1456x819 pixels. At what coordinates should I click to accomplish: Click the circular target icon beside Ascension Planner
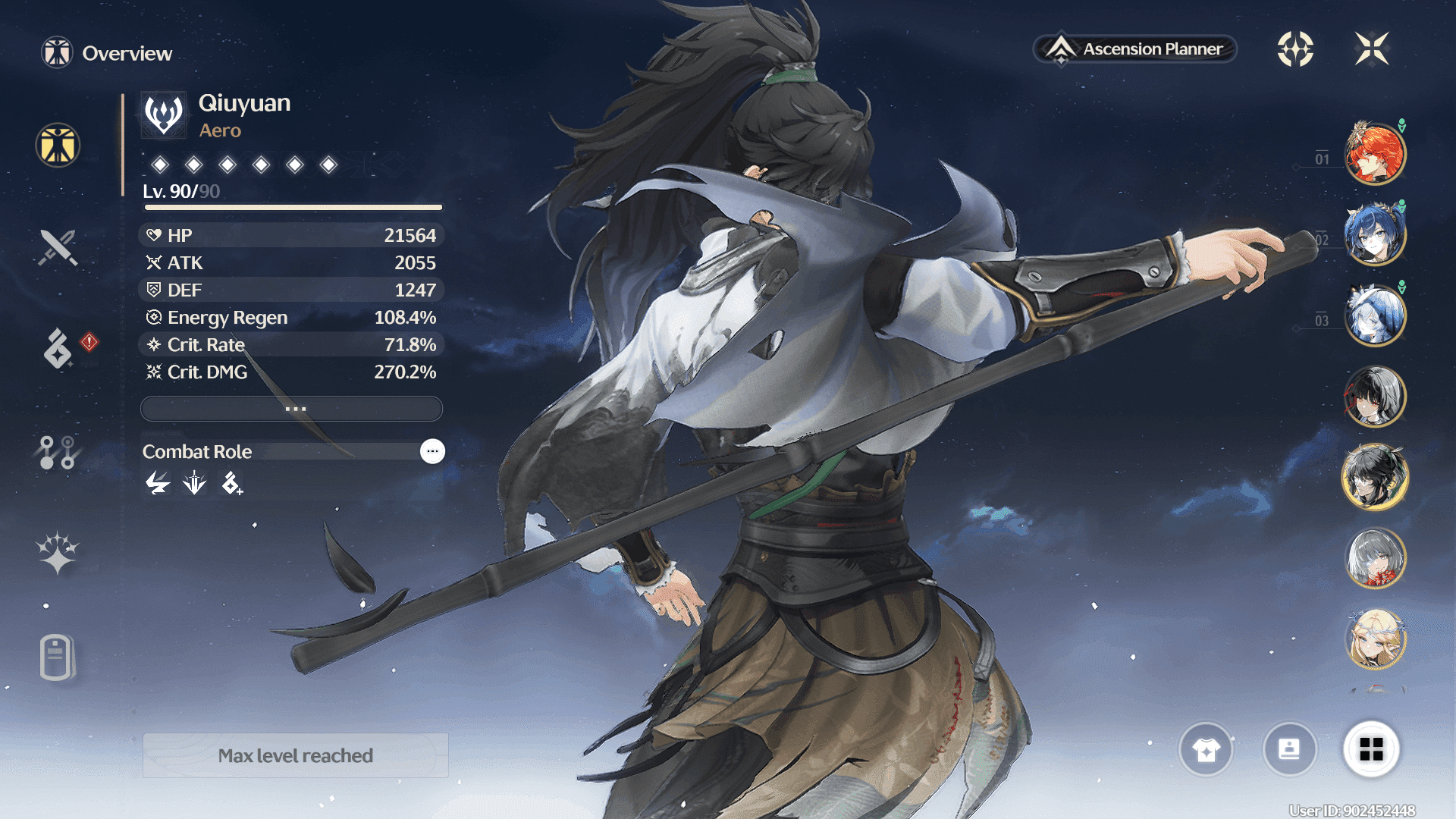(x=1295, y=49)
